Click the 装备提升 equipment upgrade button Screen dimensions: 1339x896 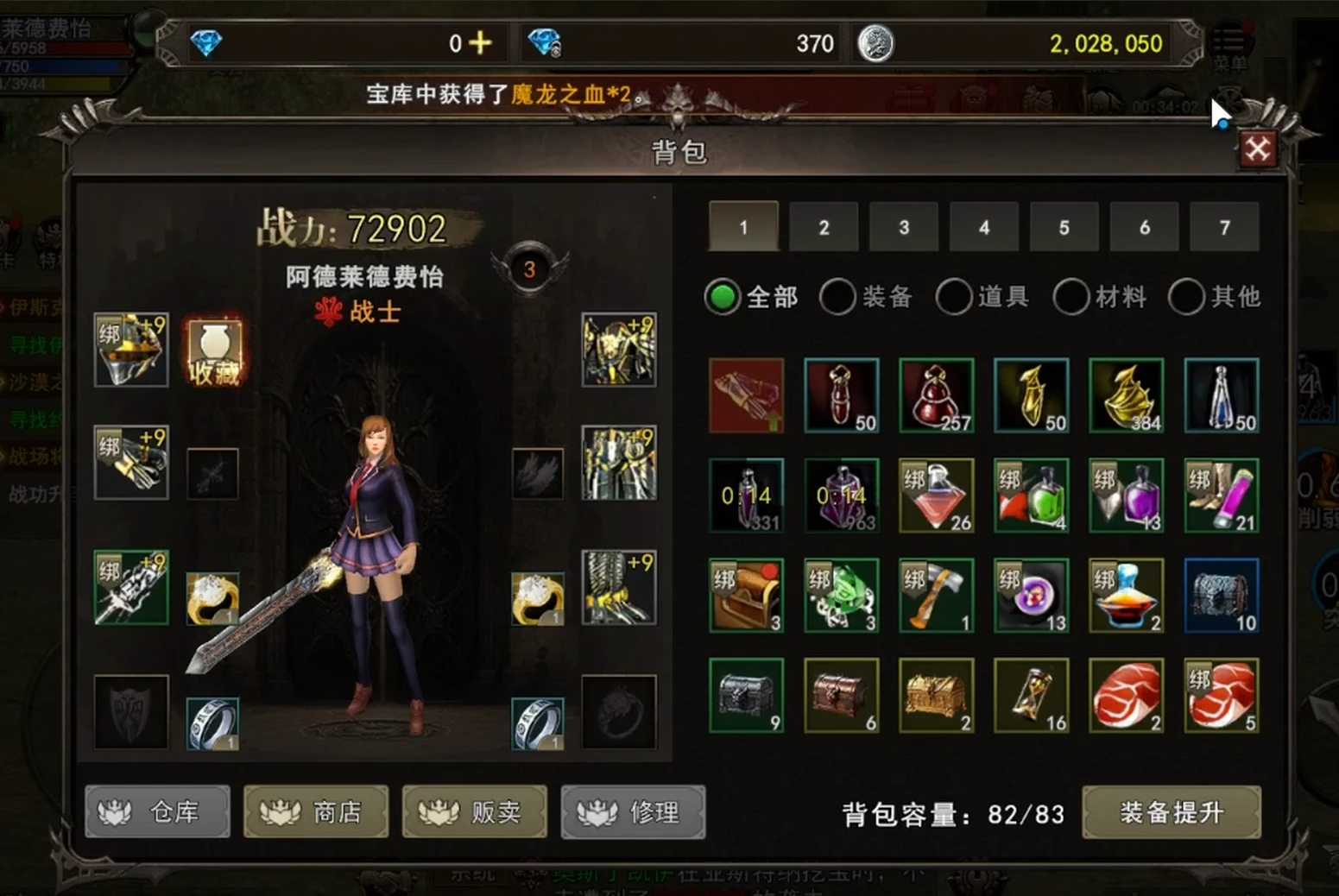1171,812
